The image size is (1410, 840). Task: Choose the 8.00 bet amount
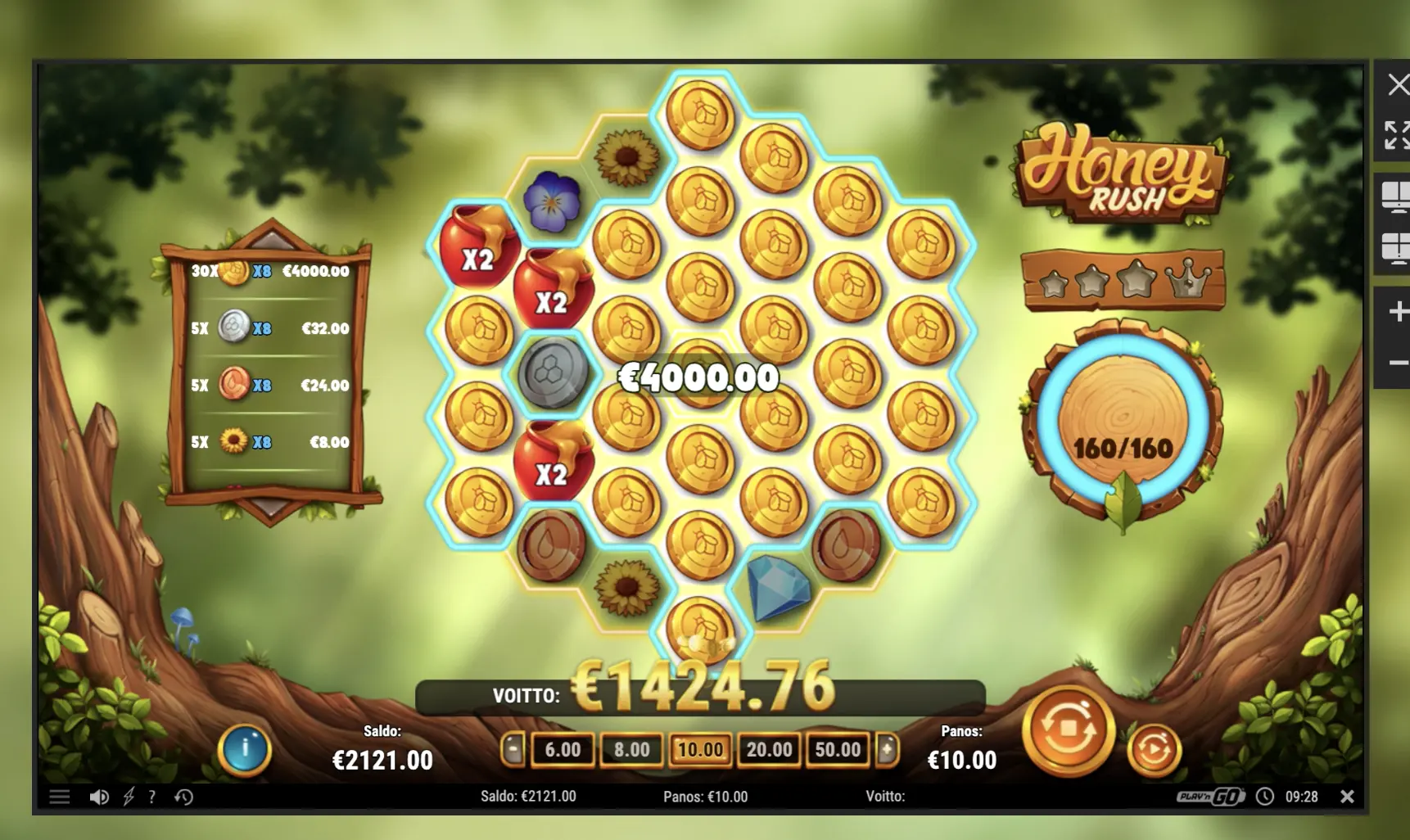(631, 749)
